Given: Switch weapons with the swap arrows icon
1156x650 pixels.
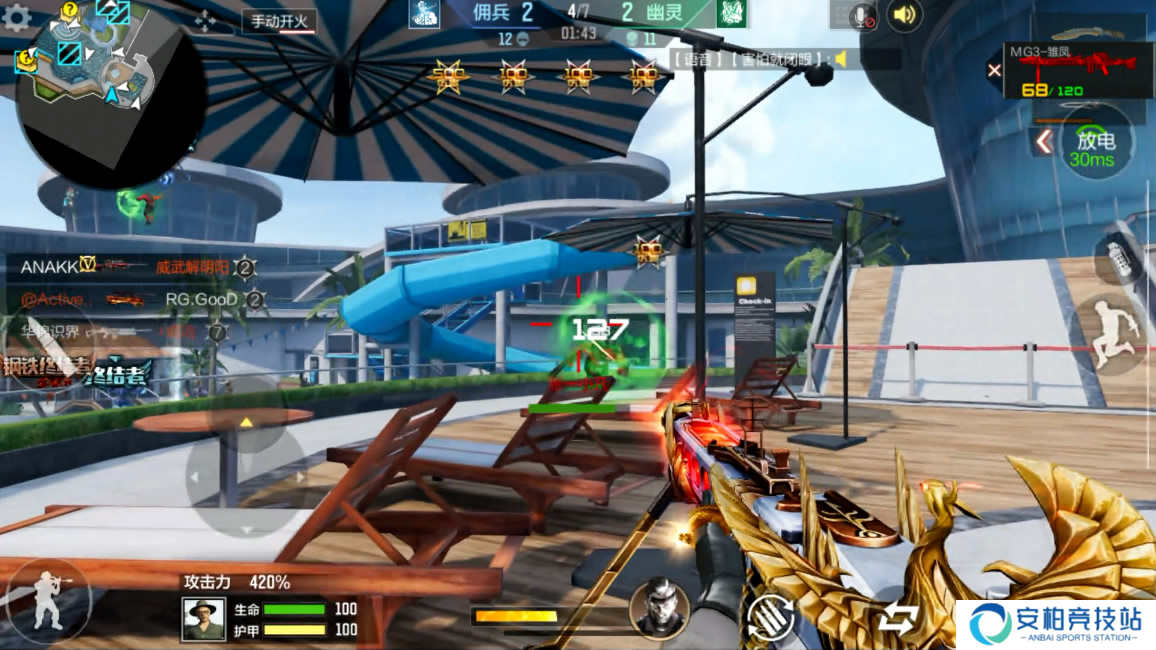Looking at the screenshot, I should [898, 620].
